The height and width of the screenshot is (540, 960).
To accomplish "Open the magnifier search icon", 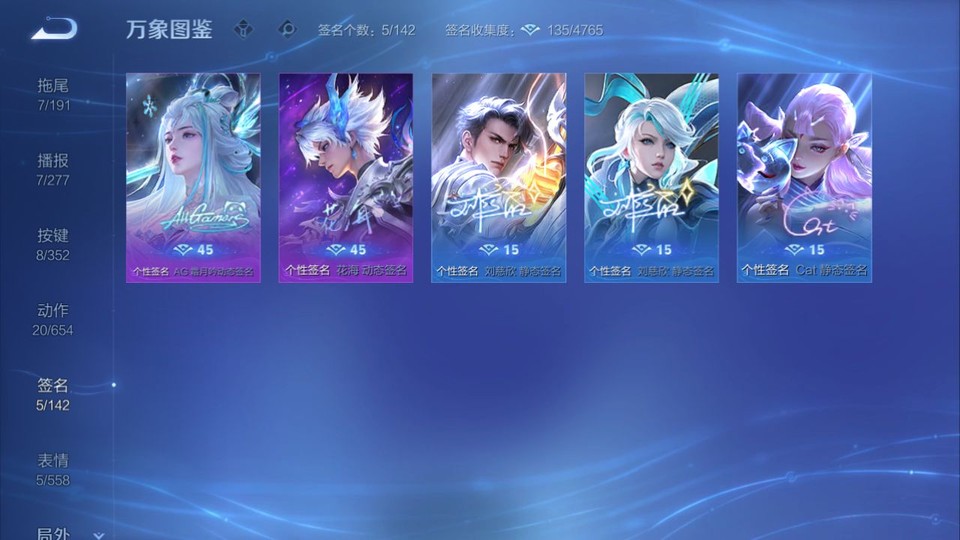I will click(x=287, y=29).
